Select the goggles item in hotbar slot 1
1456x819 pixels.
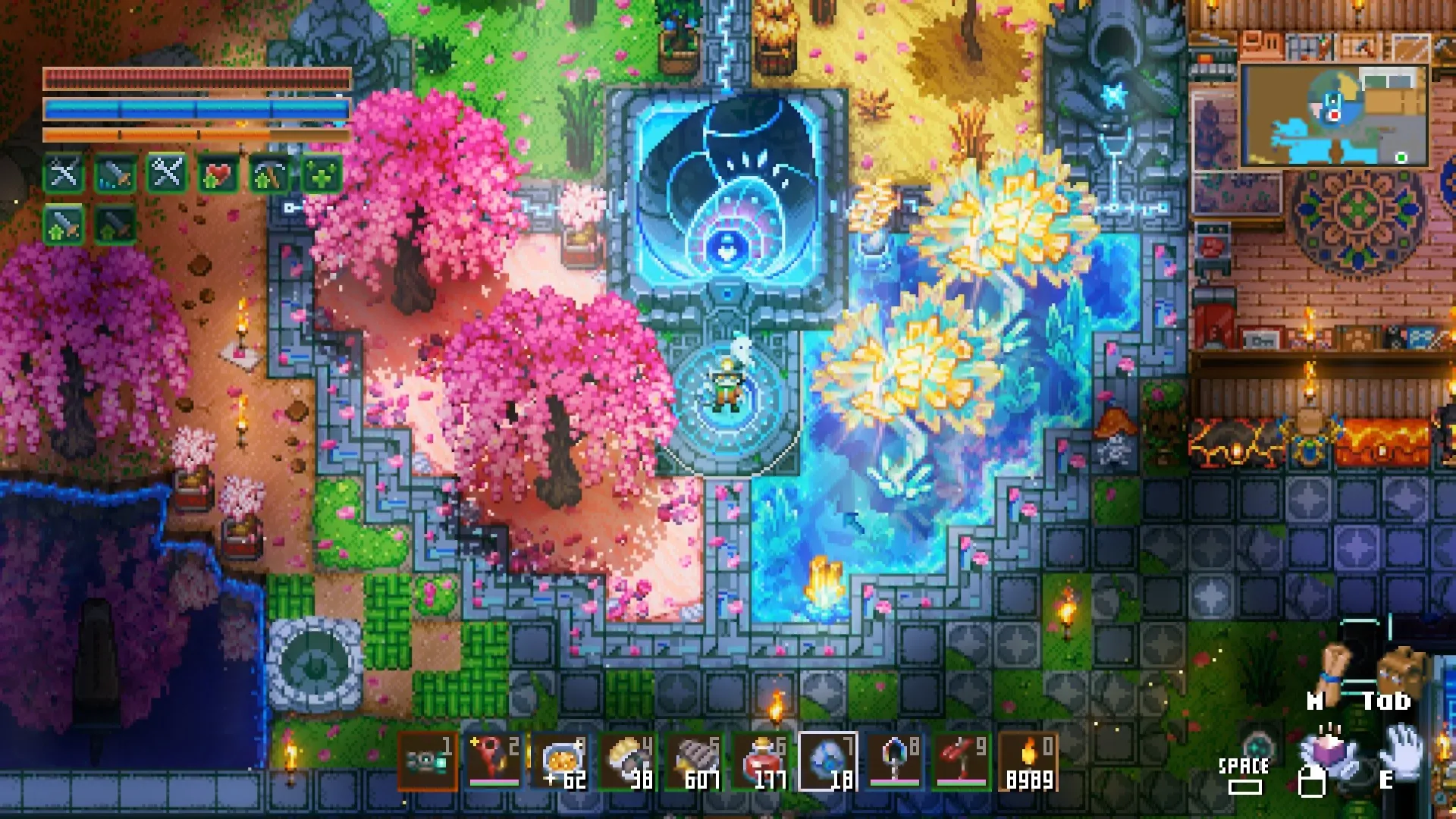(427, 762)
